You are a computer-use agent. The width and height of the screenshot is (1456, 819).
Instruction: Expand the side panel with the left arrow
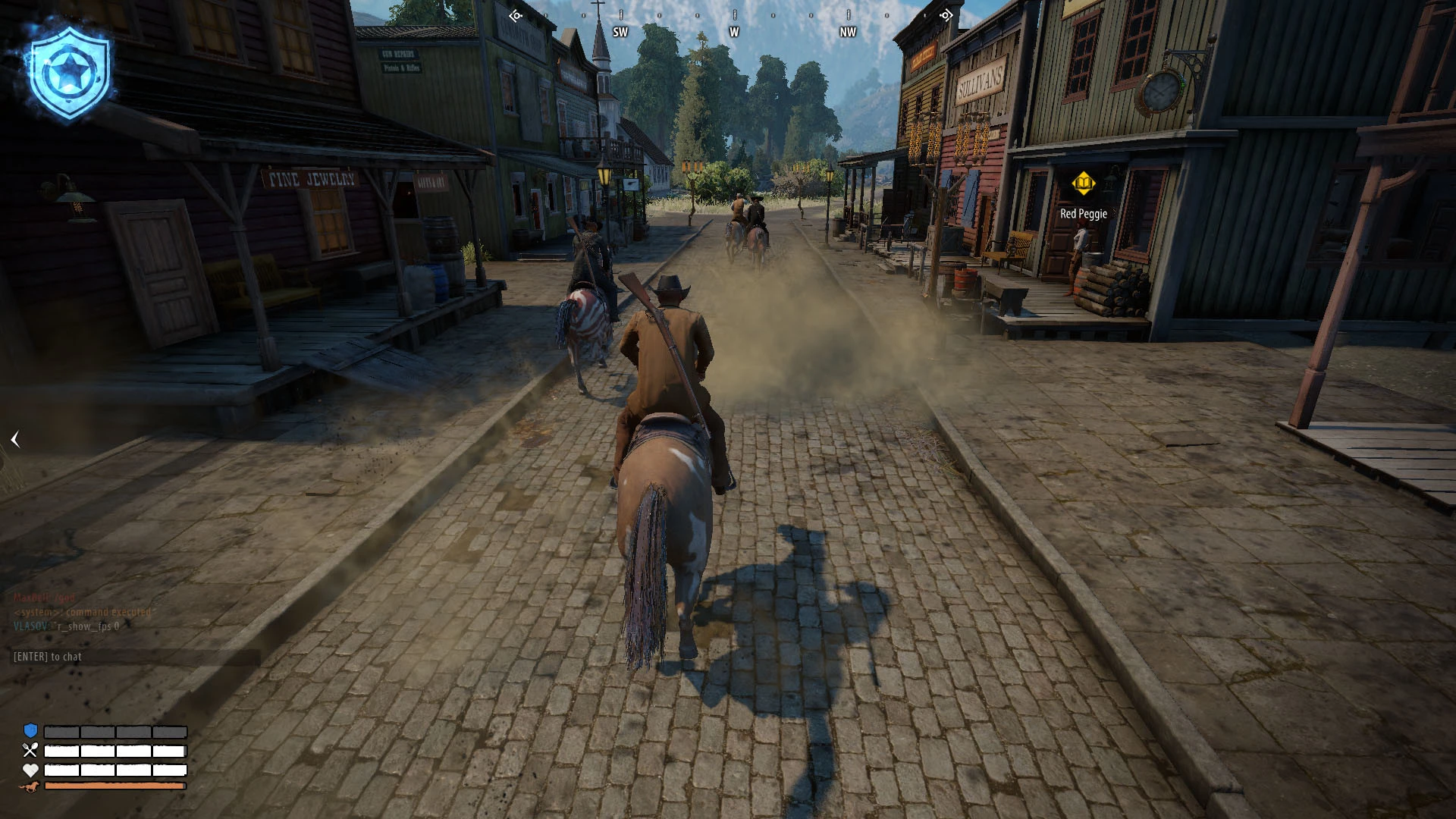click(x=15, y=439)
